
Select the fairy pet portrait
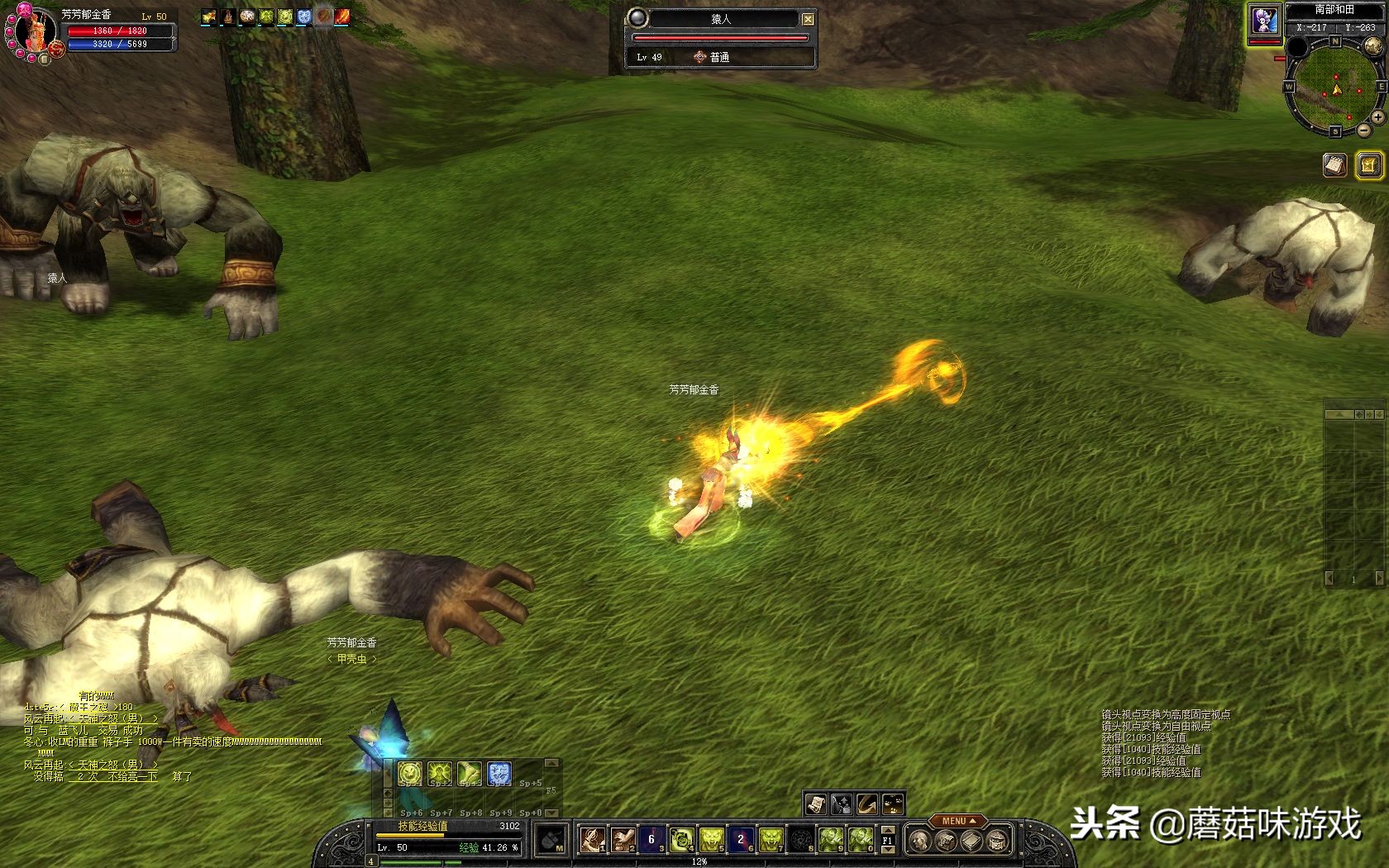point(1264,21)
